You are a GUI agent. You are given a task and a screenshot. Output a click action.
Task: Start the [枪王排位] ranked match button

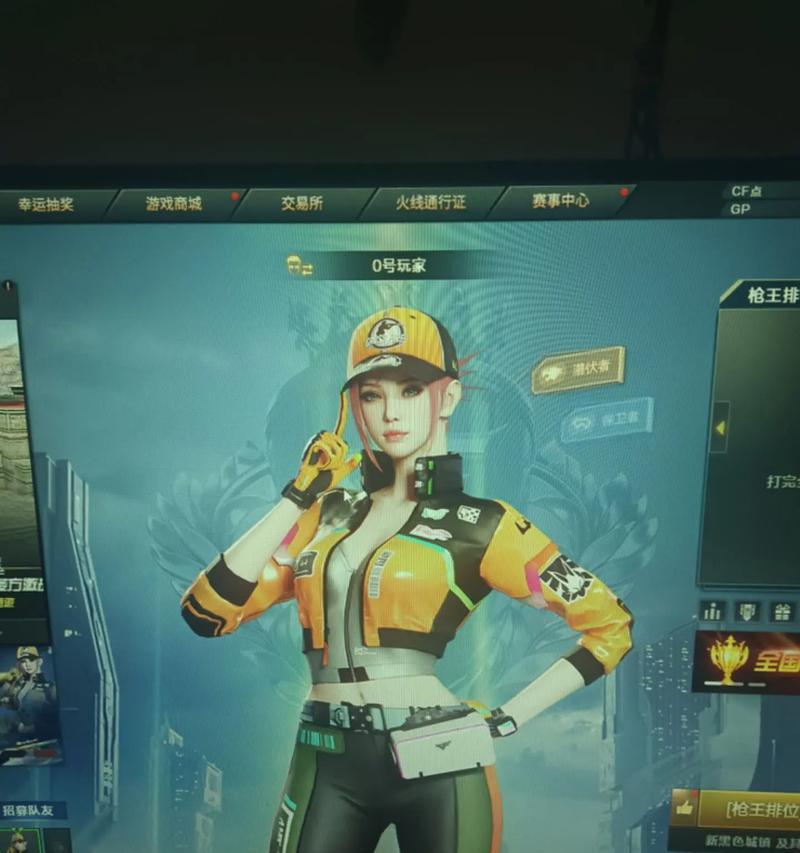762,808
